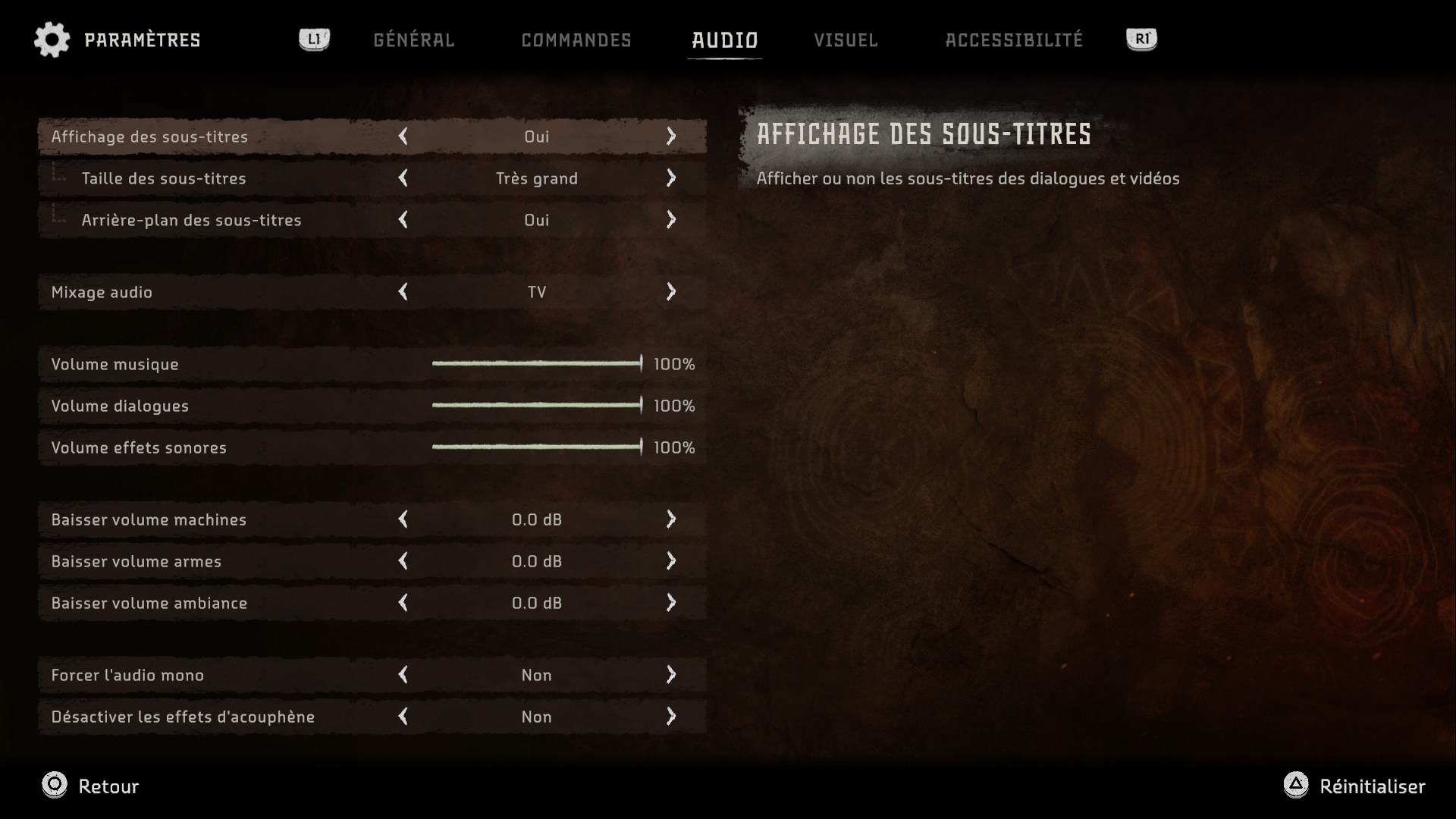Enable Forcer l'audio mono with right arrow
This screenshot has height=819, width=1456.
pos(671,675)
